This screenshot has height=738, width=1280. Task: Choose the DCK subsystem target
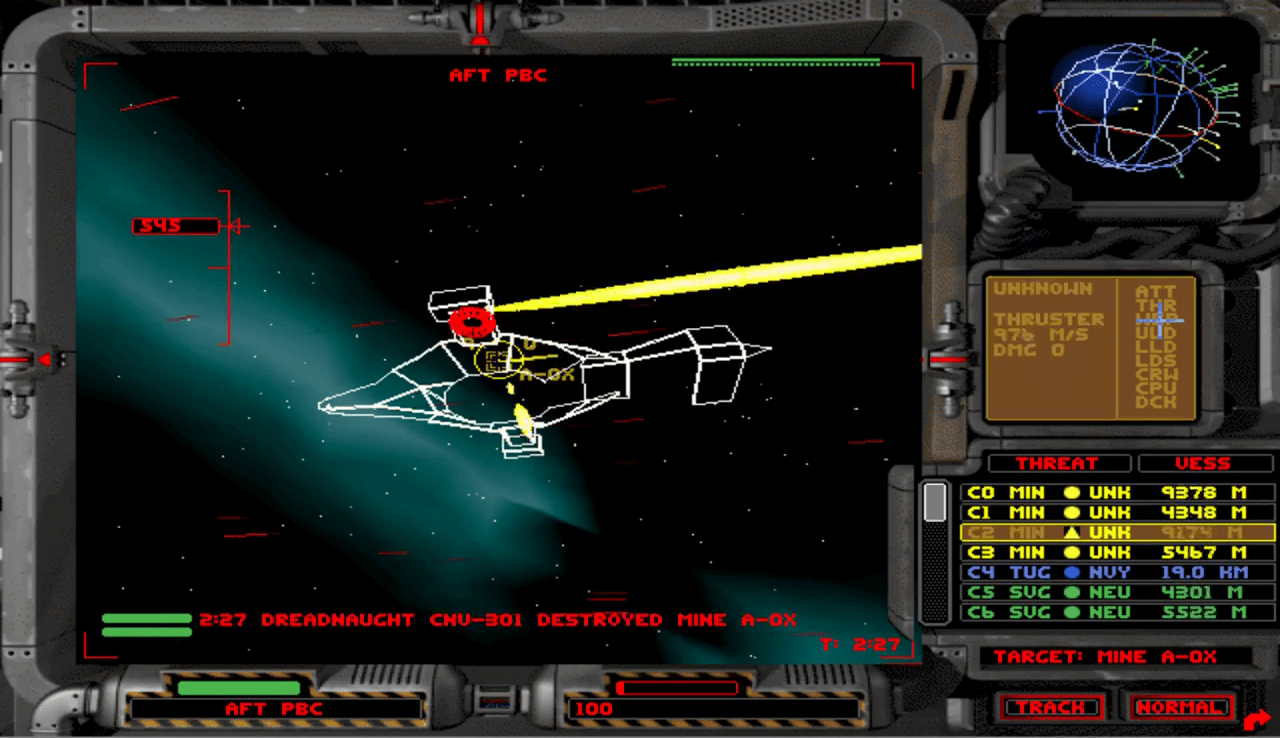tap(1156, 402)
